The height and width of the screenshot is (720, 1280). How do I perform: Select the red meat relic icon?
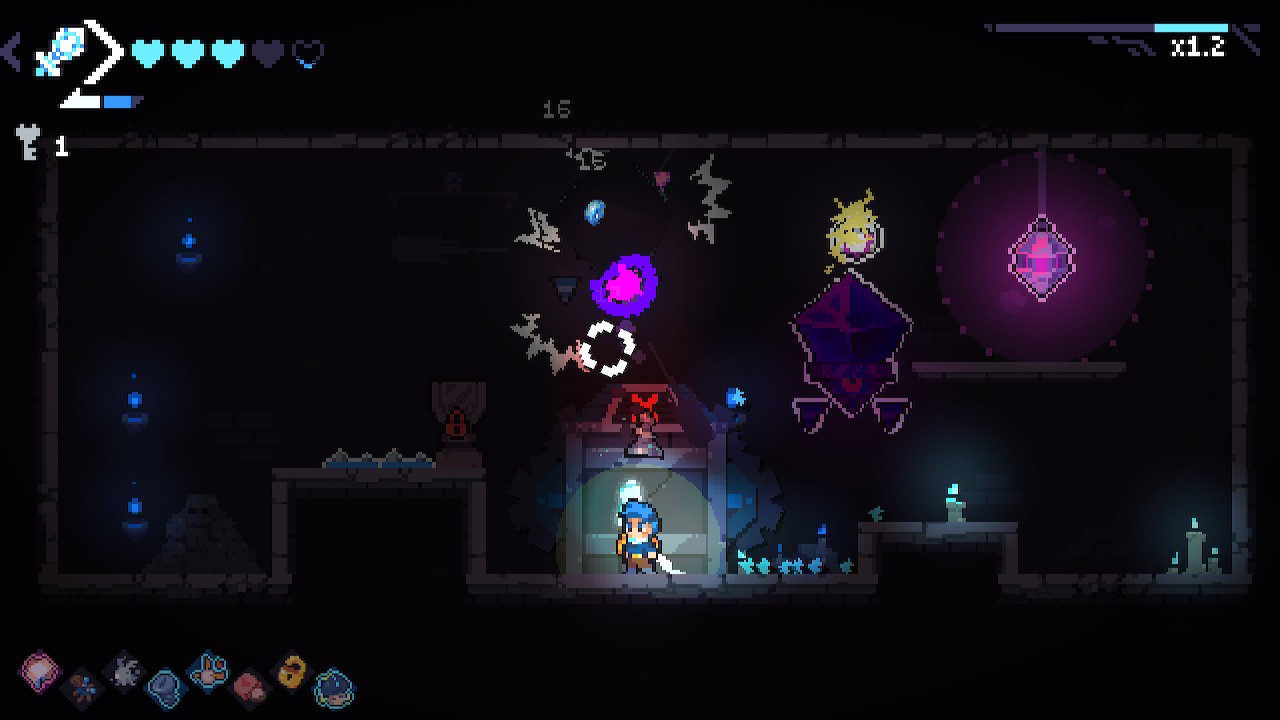pos(249,686)
